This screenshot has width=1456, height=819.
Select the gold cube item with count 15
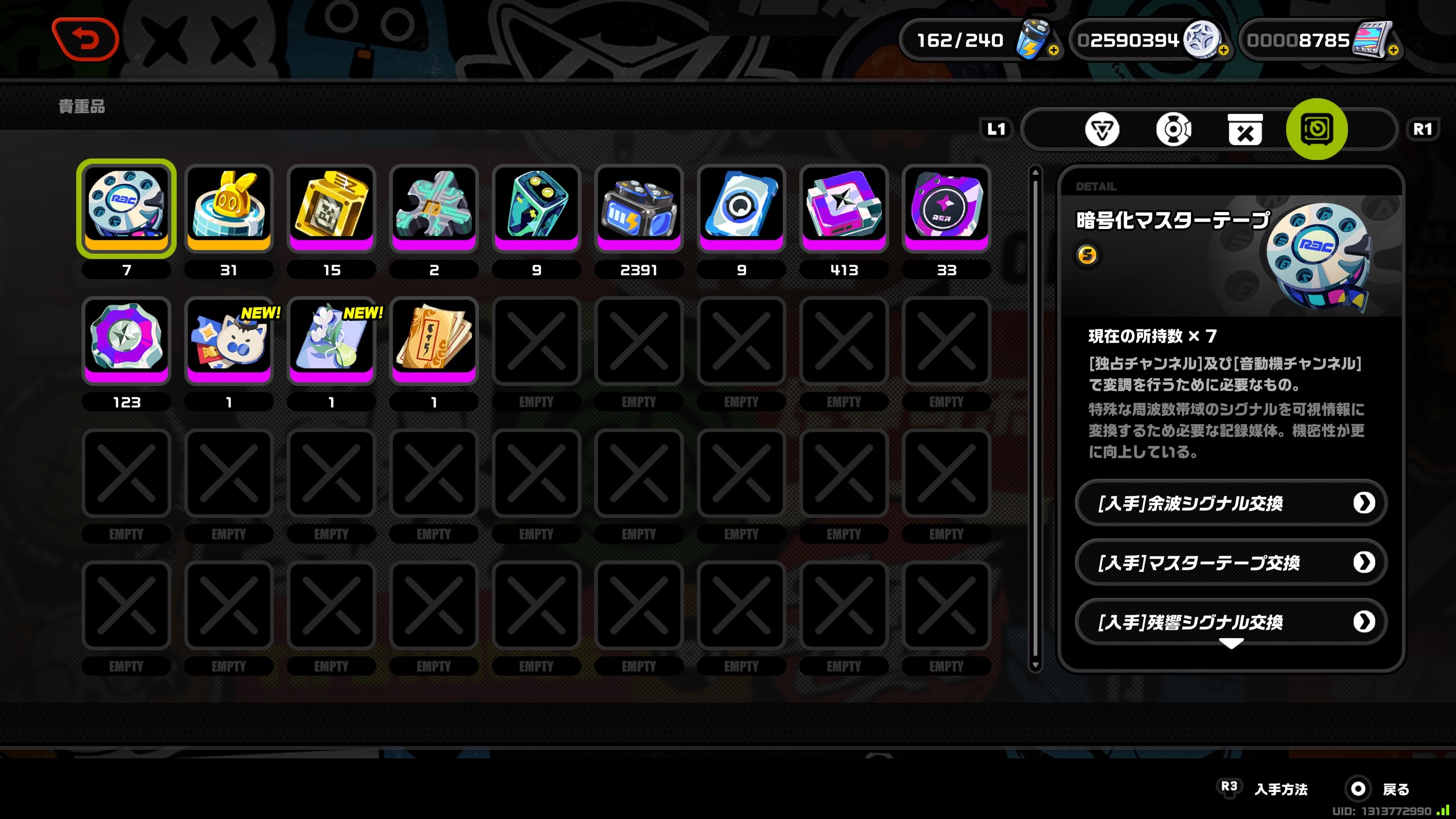tap(331, 207)
